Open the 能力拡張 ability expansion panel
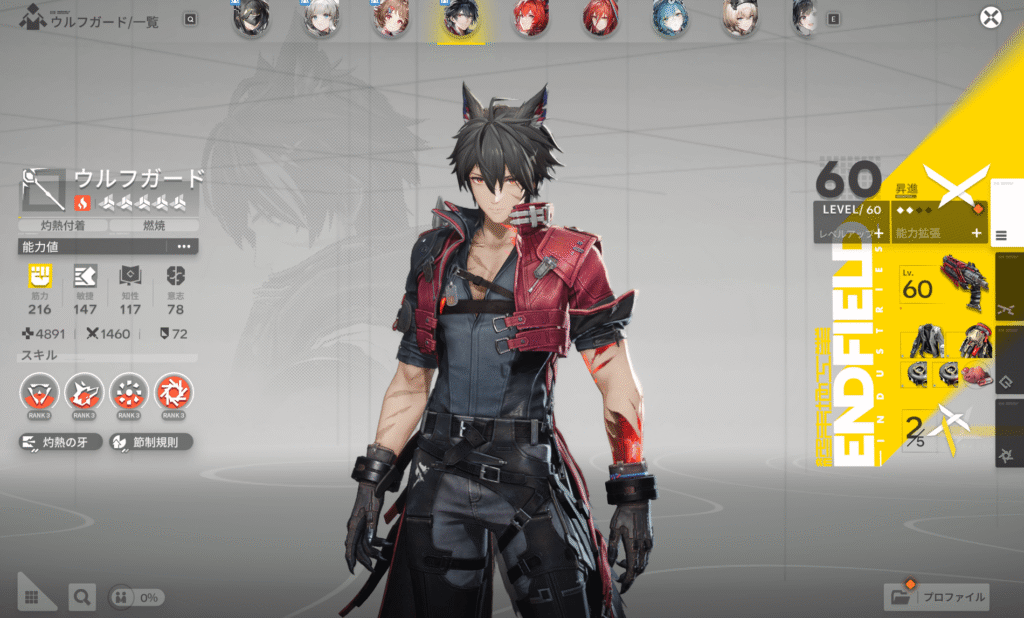 pyautogui.click(x=937, y=232)
